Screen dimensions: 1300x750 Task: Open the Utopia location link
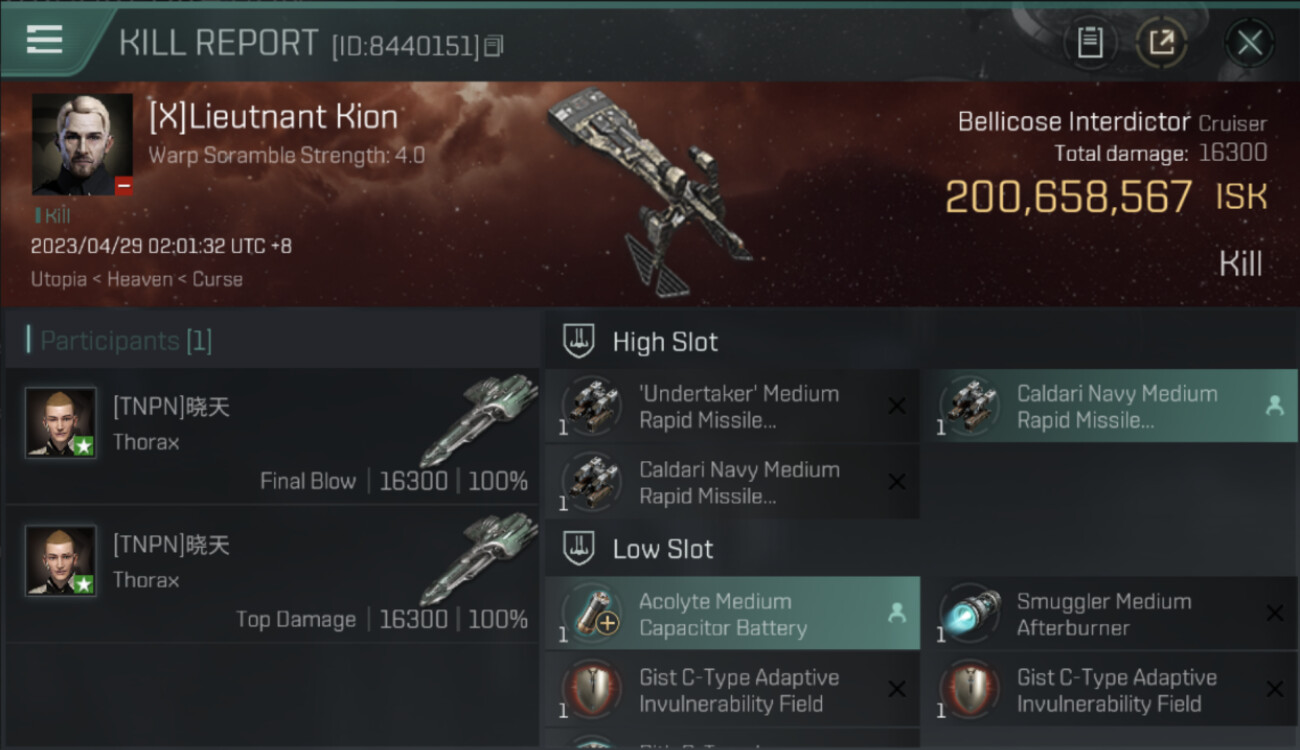coord(58,279)
